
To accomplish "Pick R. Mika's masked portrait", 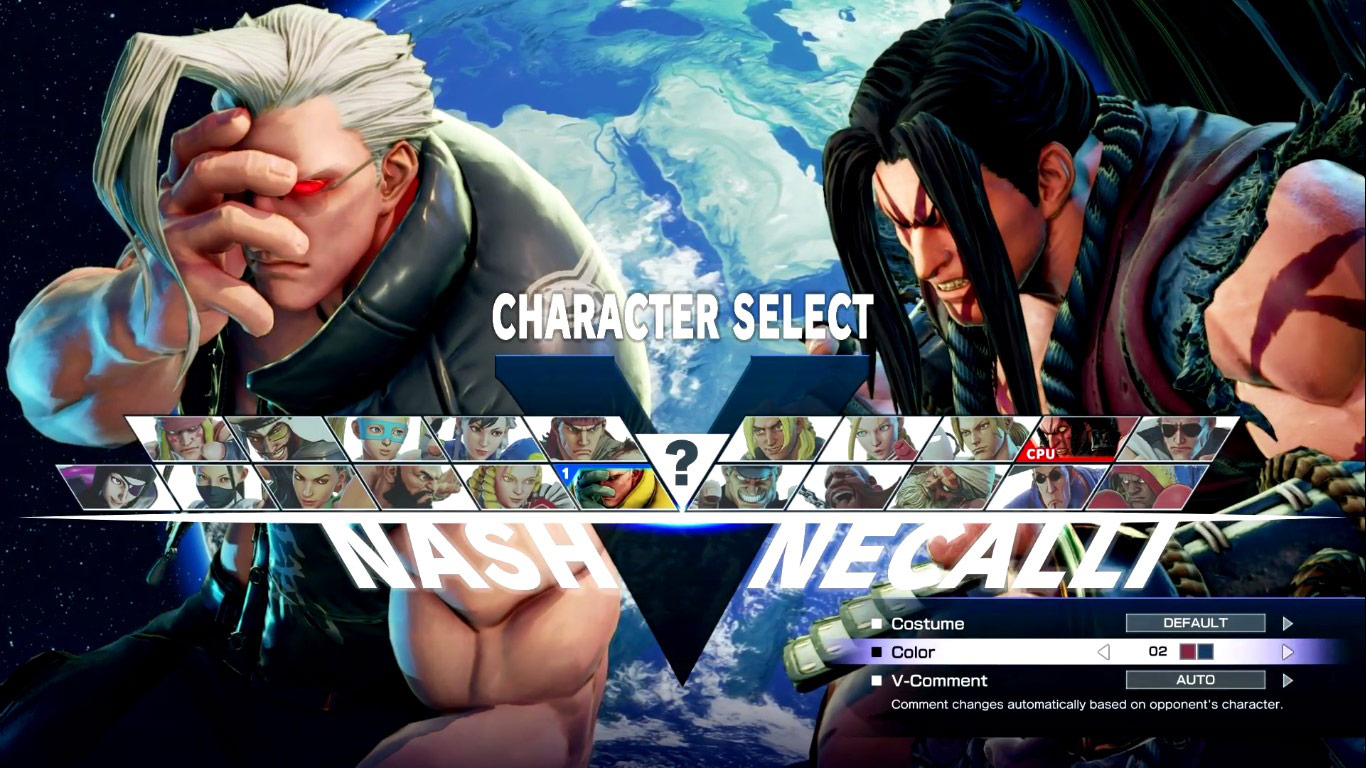I will (x=383, y=438).
